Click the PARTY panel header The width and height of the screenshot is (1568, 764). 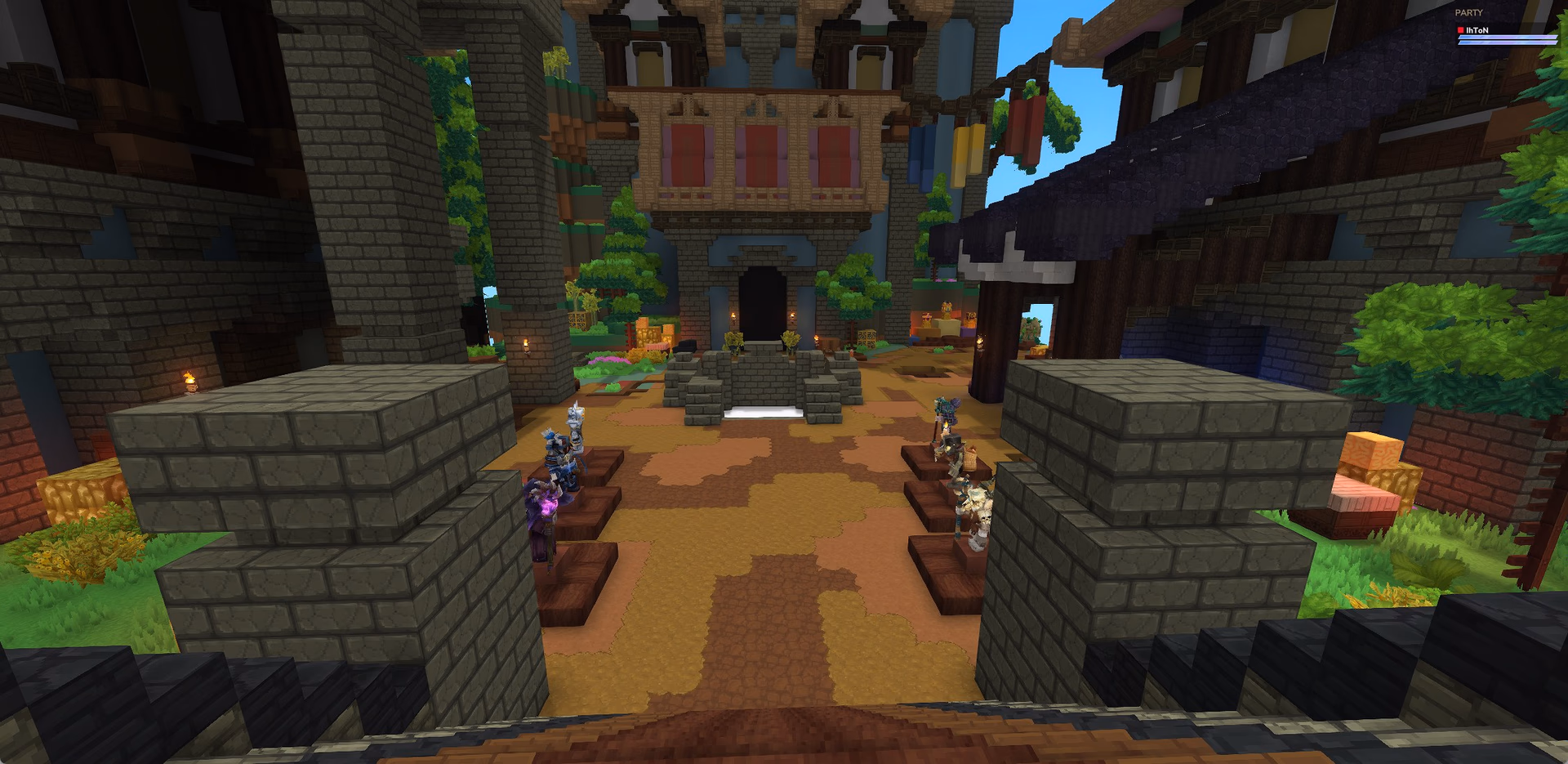coord(1469,11)
